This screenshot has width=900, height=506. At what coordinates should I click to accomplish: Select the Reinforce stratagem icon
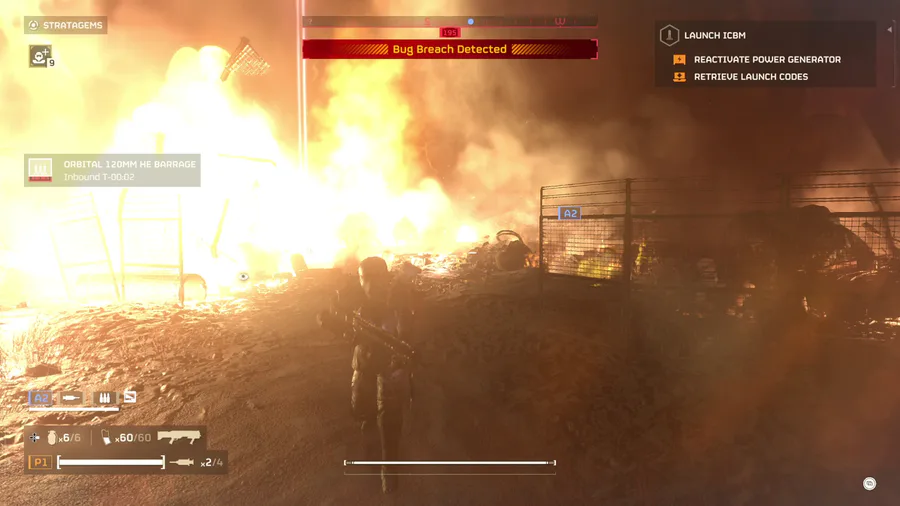[x=40, y=57]
